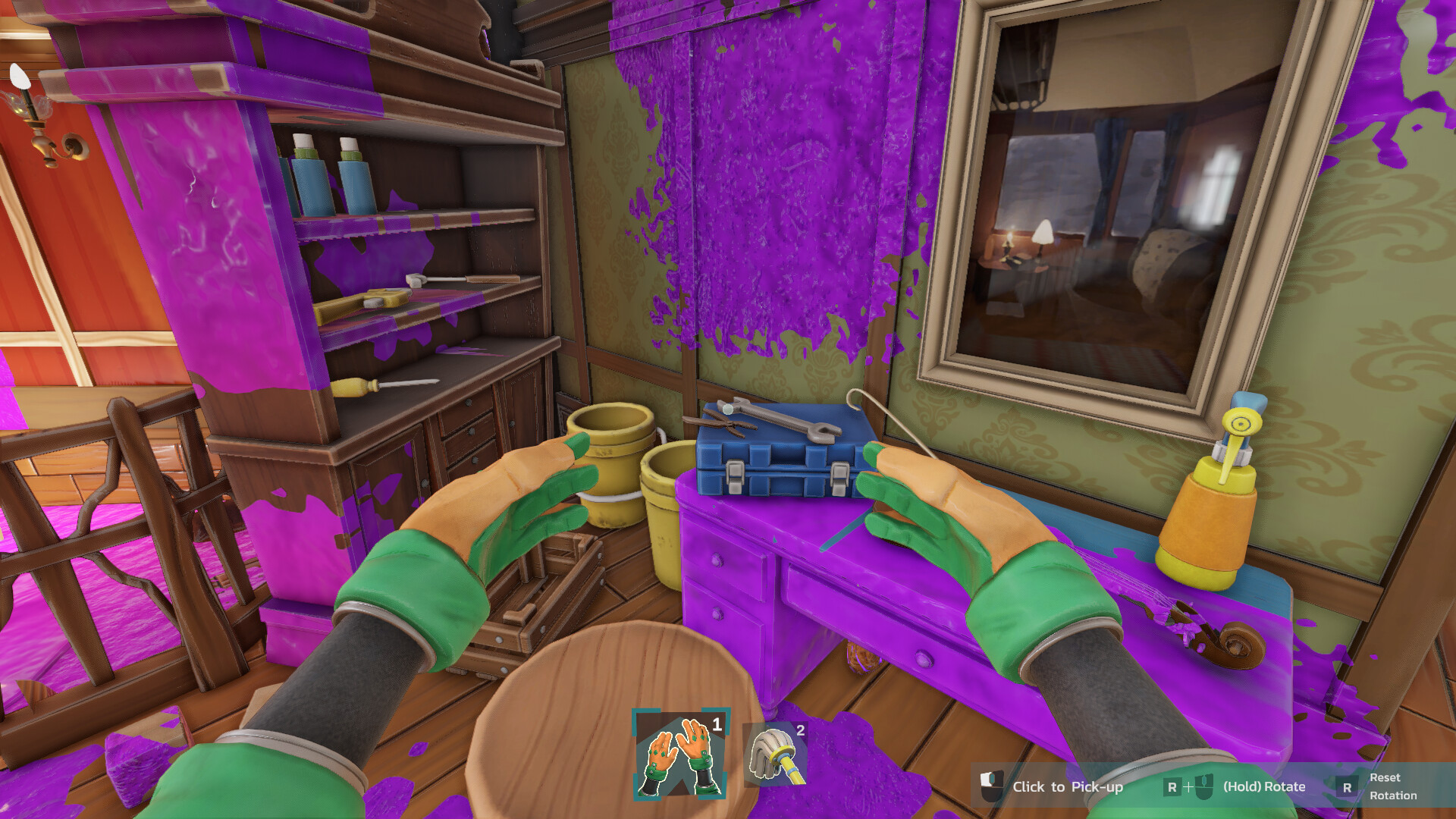Viewport: 1456px width, 819px height.
Task: Click the R key icon beside Hold Rotate
Action: tap(1173, 787)
